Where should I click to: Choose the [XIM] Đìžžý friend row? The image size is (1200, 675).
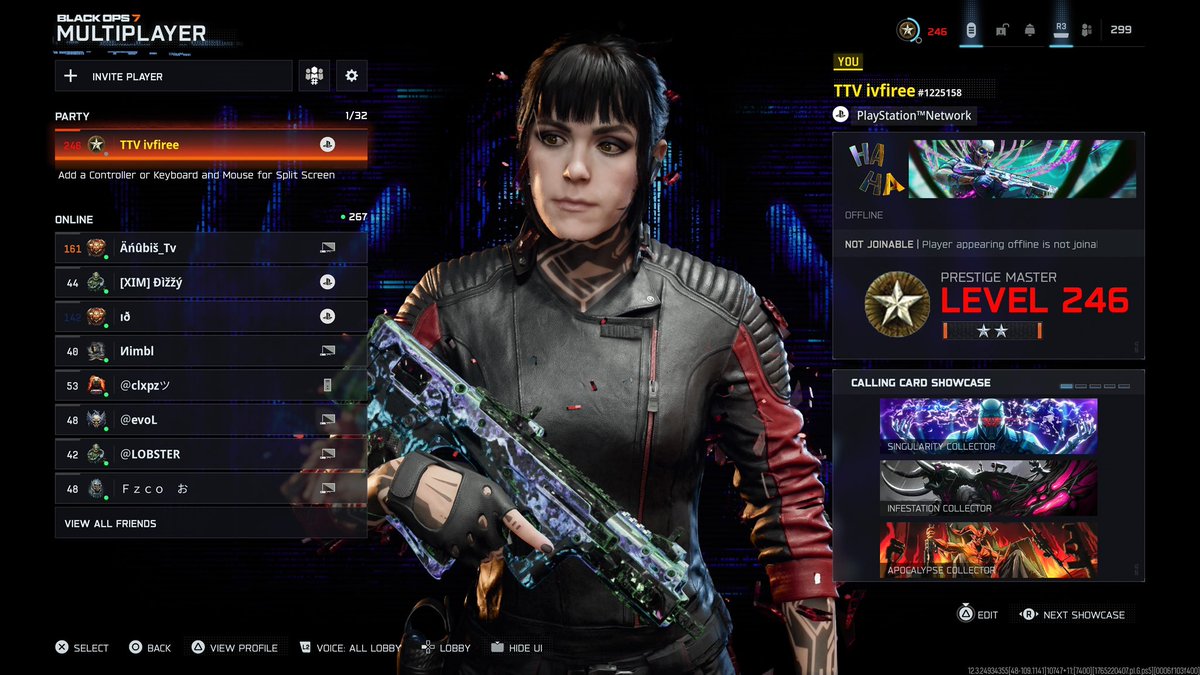tap(211, 282)
